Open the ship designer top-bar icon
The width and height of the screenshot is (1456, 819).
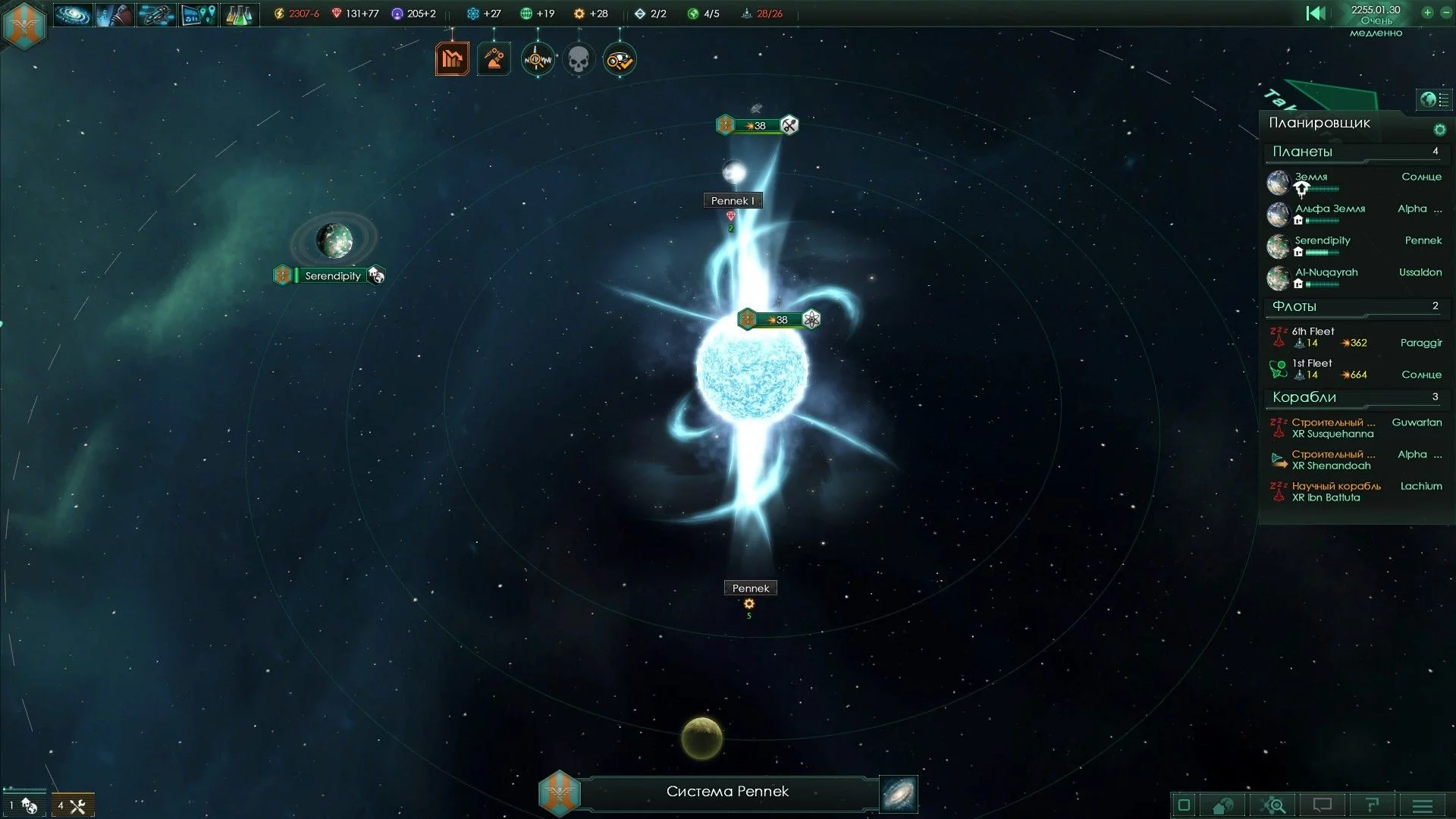156,14
